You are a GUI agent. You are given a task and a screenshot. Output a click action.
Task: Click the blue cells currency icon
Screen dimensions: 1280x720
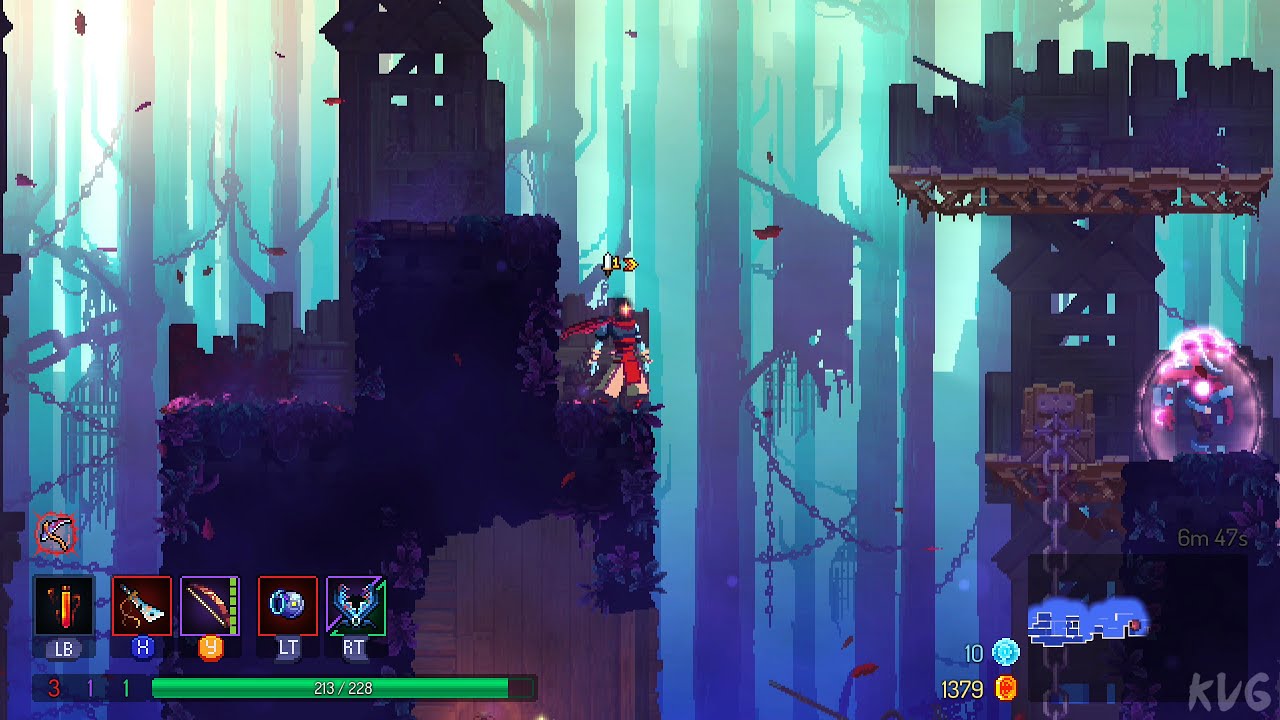pyautogui.click(x=1005, y=654)
